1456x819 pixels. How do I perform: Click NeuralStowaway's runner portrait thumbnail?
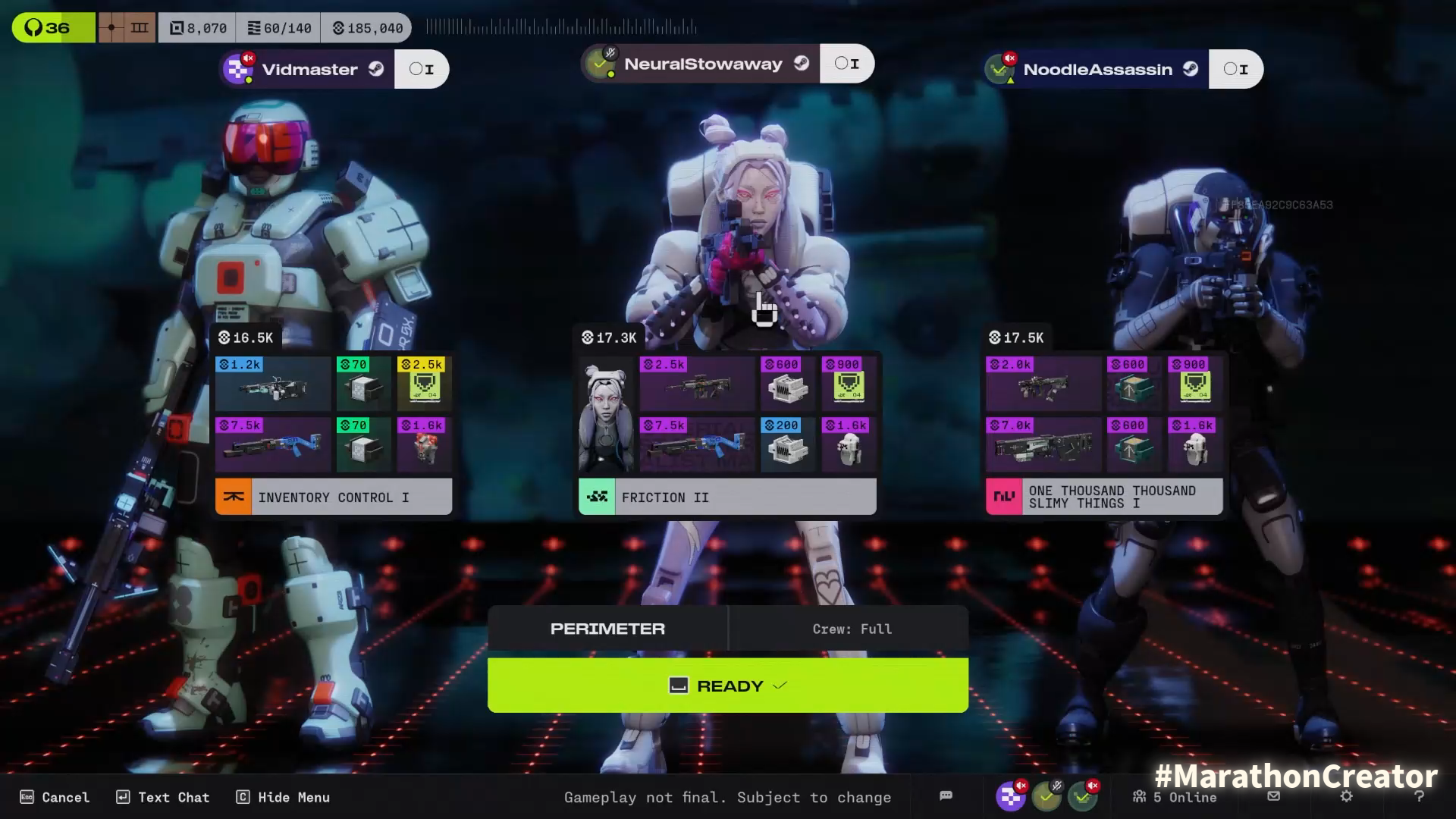tap(606, 417)
